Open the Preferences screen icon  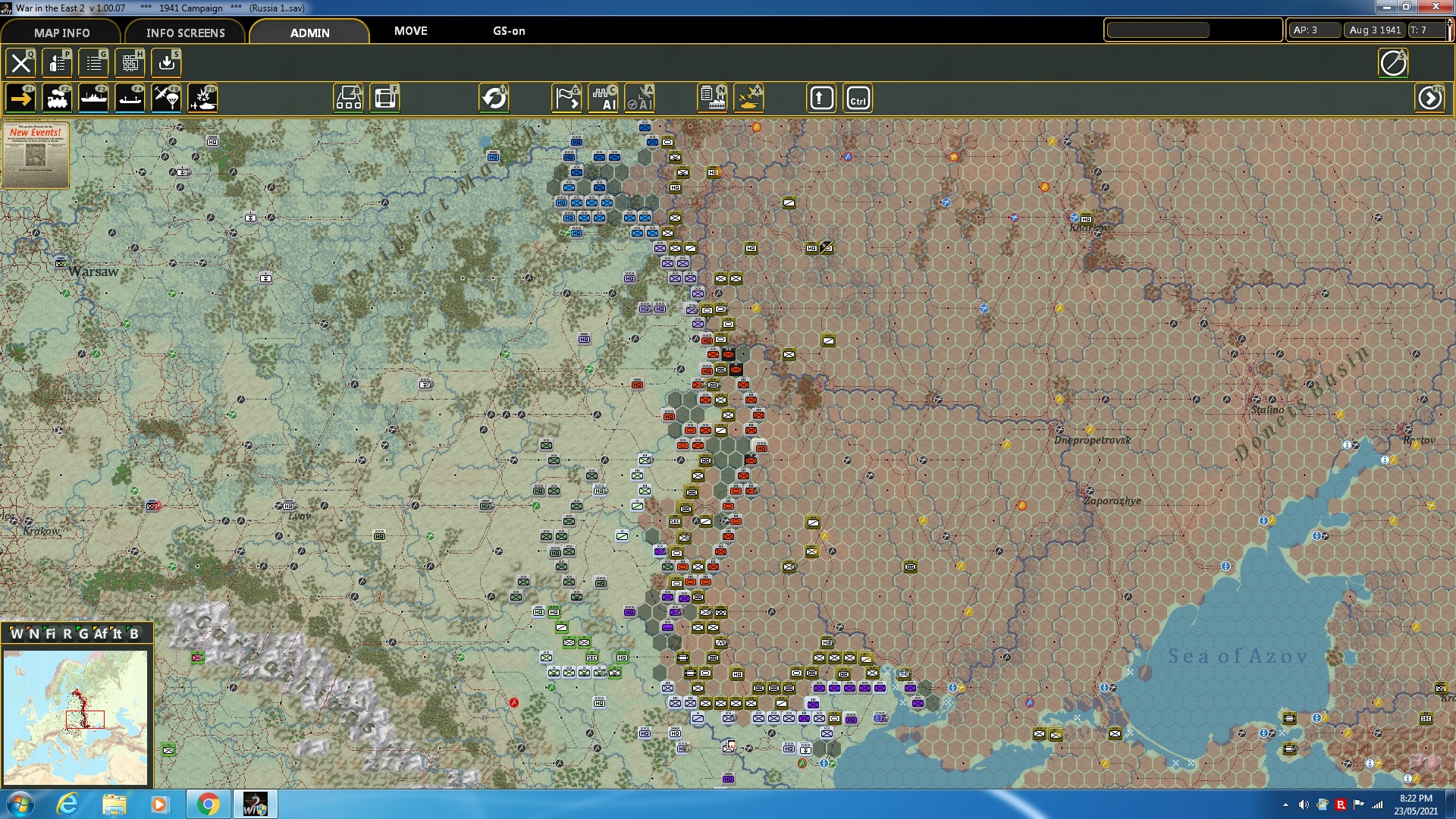pyautogui.click(x=57, y=63)
